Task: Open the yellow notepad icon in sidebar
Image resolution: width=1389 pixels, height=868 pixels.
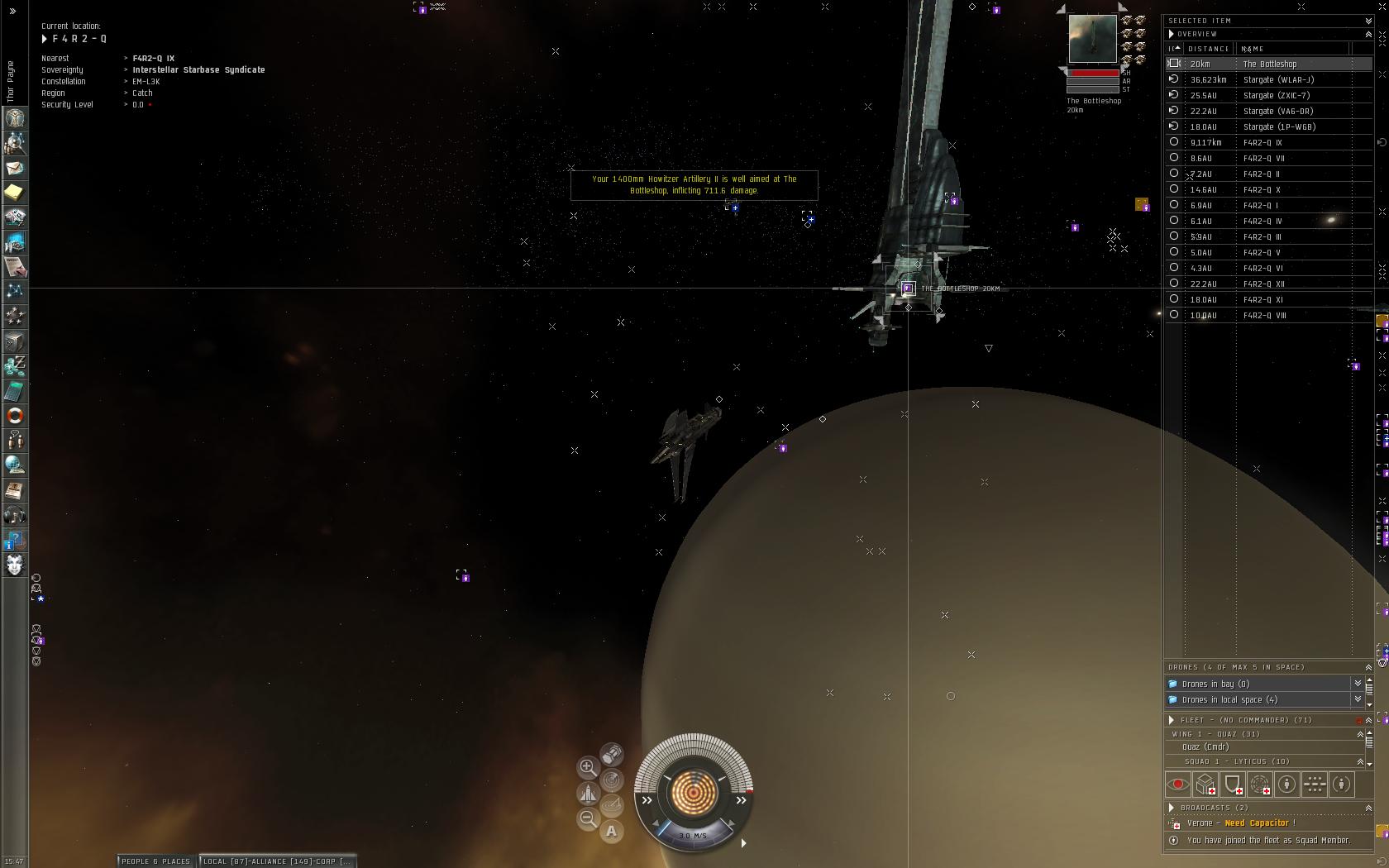Action: click(15, 193)
